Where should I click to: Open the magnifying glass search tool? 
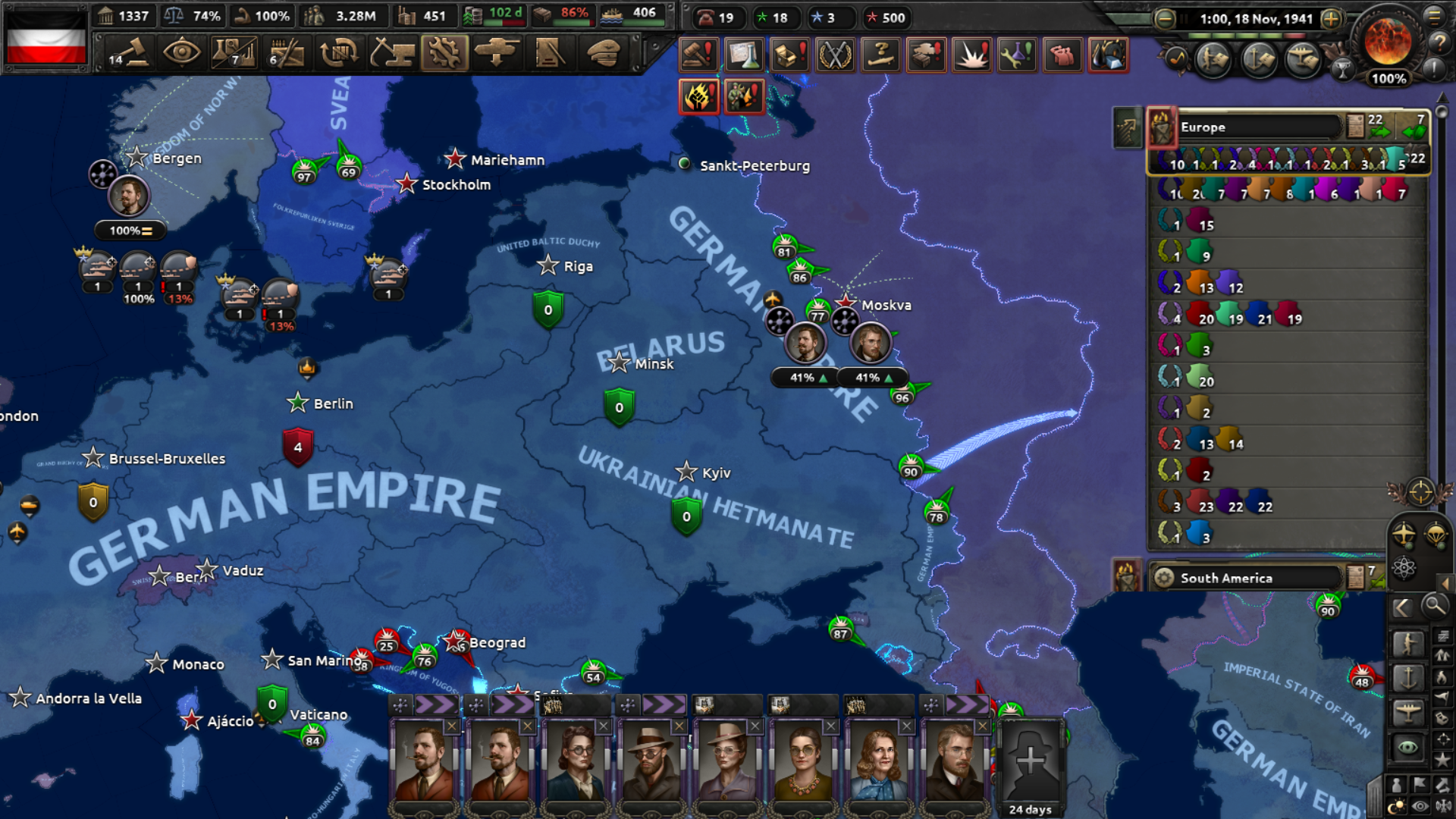1434,606
